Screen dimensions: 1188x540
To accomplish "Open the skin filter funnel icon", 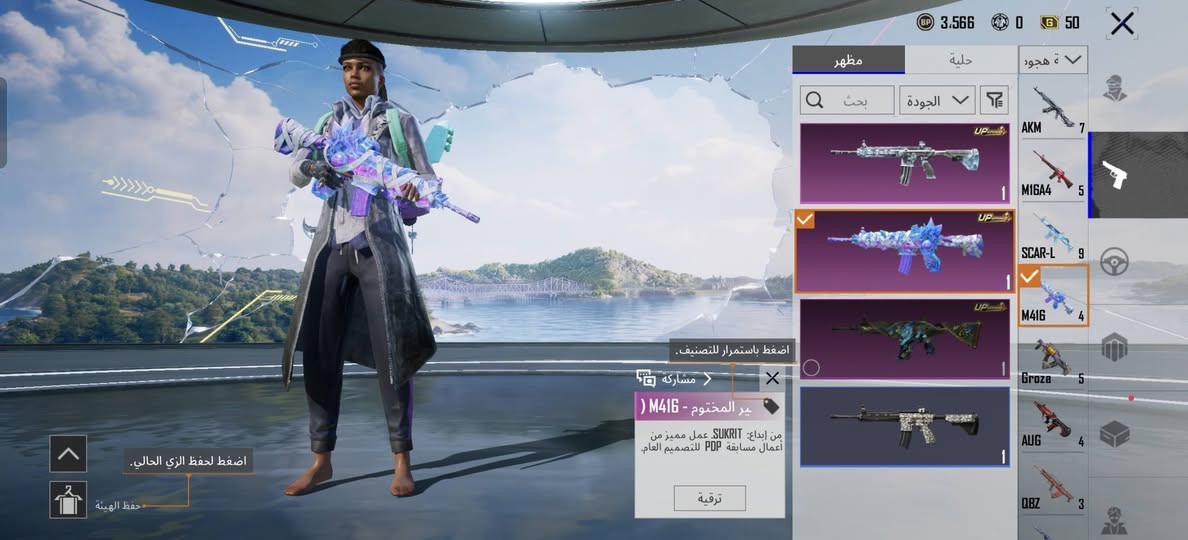I will click(994, 99).
